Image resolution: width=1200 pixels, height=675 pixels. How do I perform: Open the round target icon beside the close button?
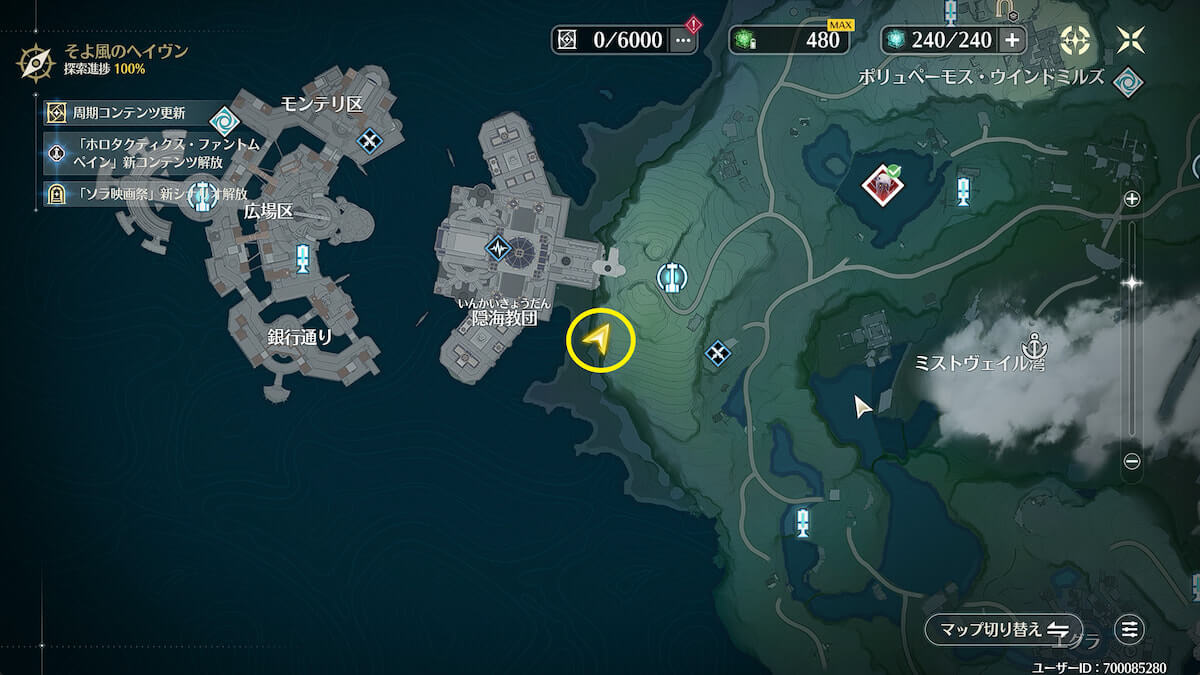click(1075, 40)
